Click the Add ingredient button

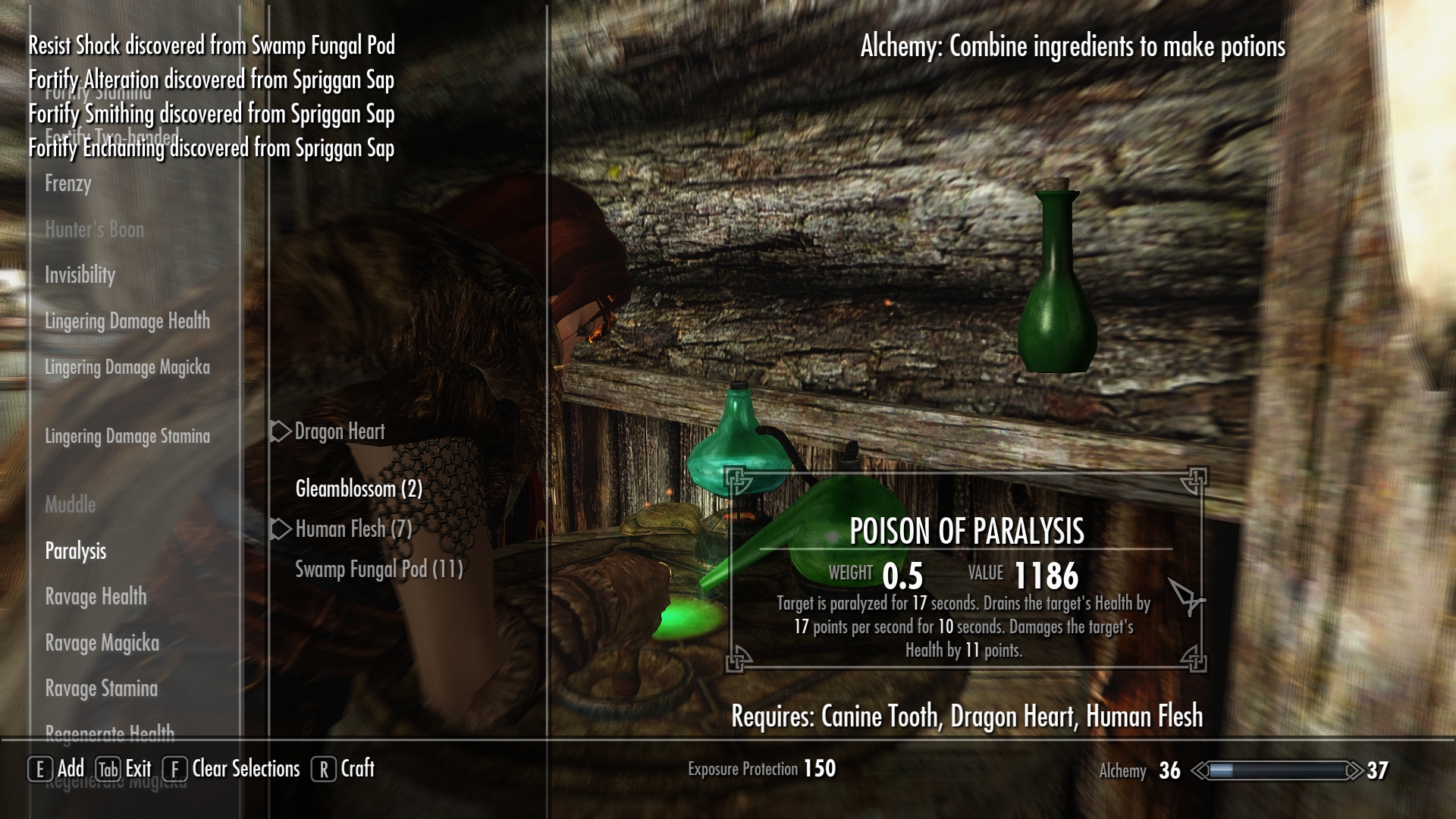point(57,769)
